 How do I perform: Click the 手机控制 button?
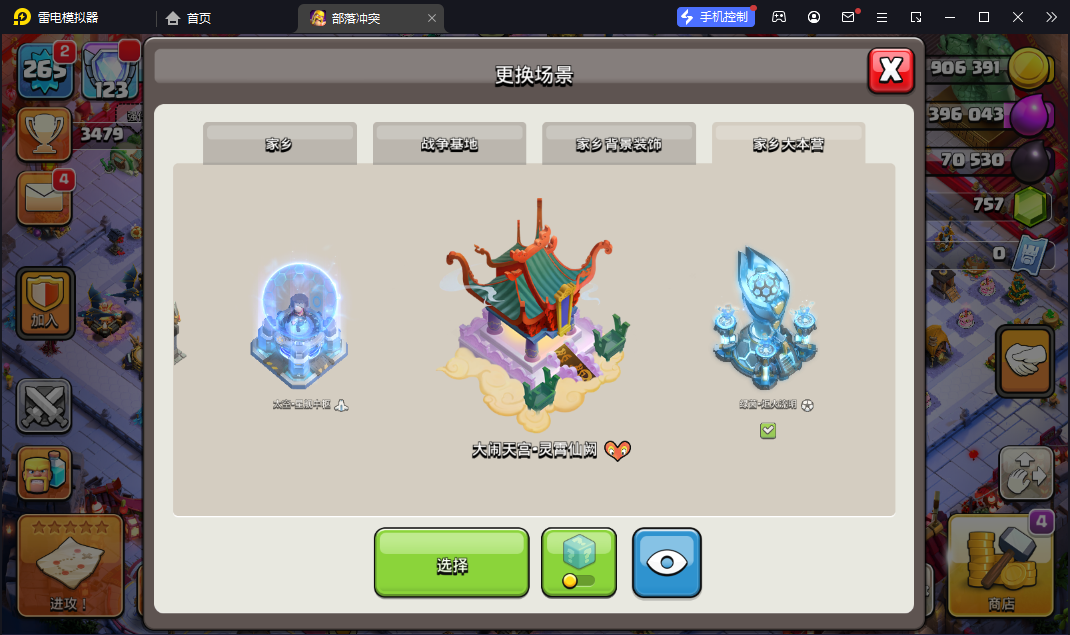coord(714,17)
